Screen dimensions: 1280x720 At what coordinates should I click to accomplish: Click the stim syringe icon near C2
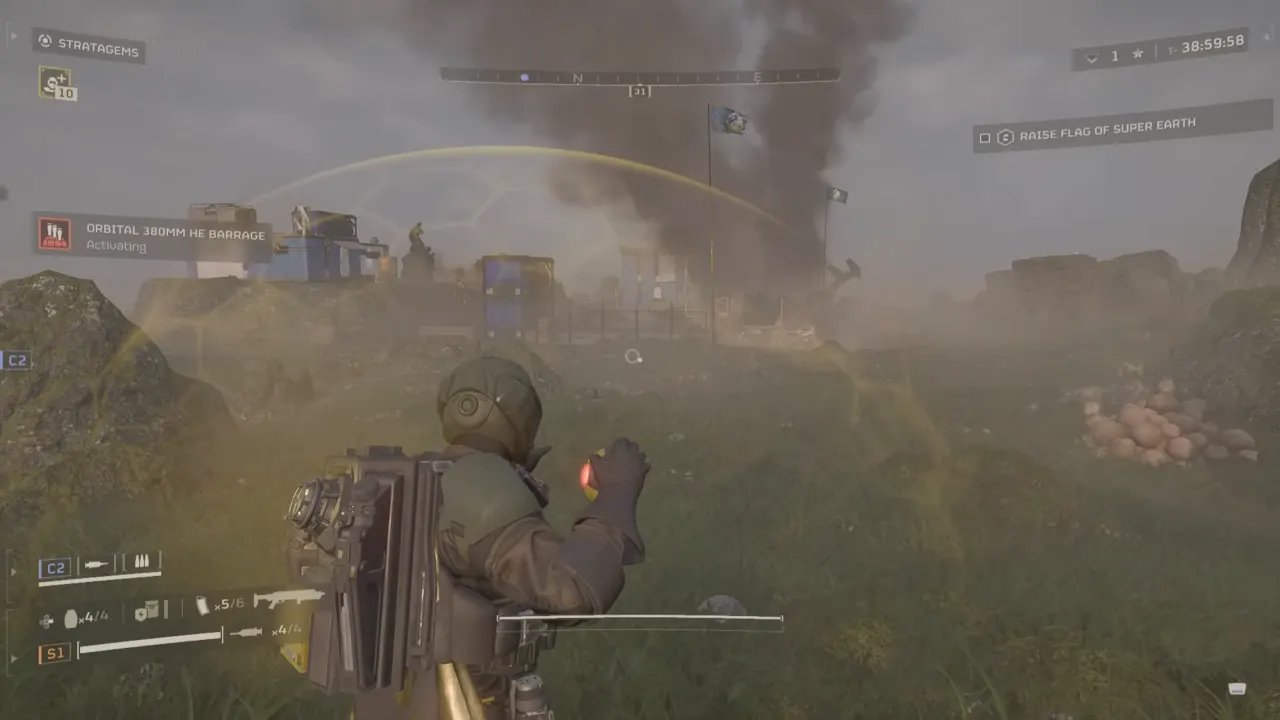coord(96,563)
